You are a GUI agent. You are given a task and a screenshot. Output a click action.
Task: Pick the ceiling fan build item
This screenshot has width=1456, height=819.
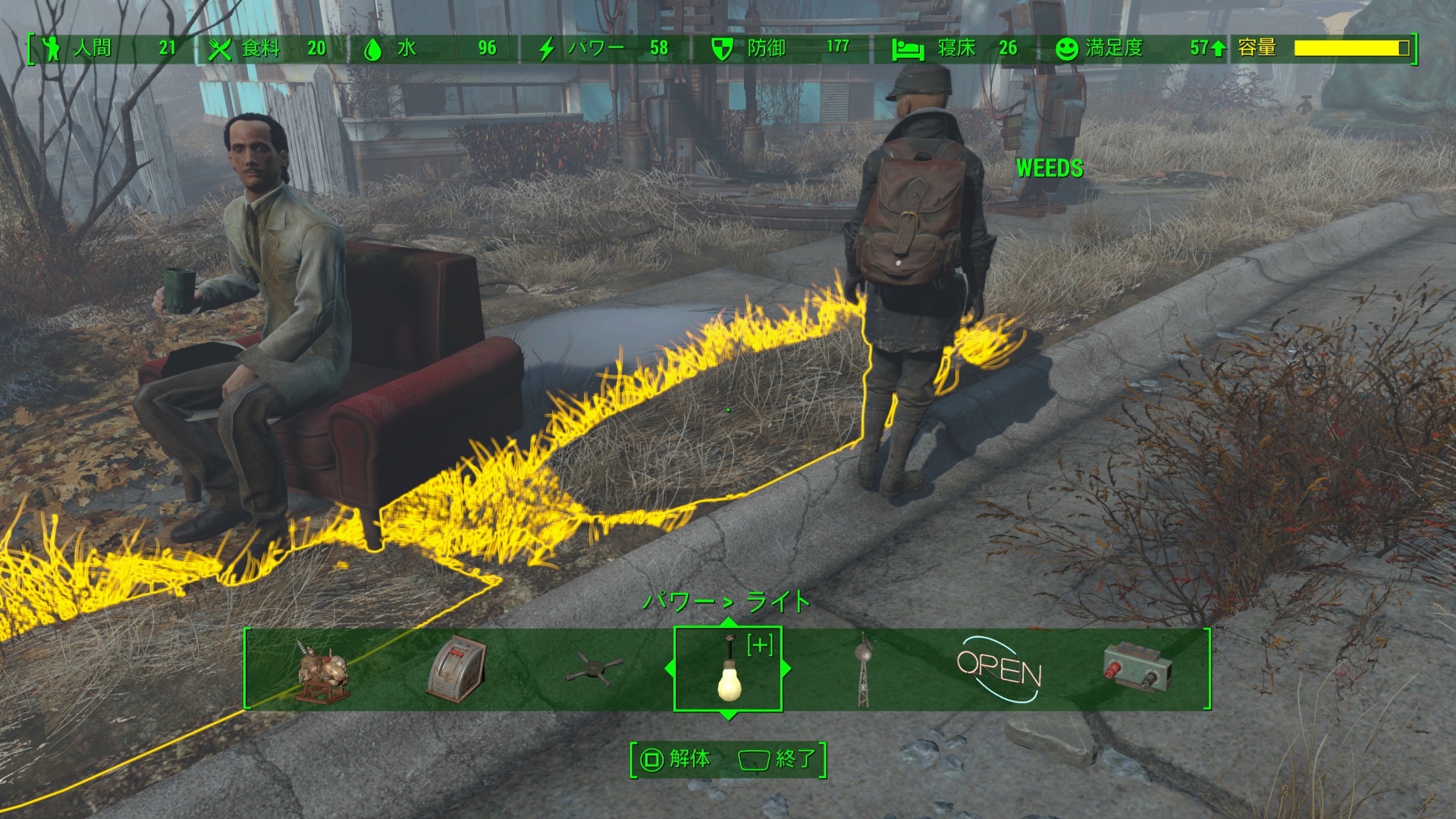tap(594, 670)
